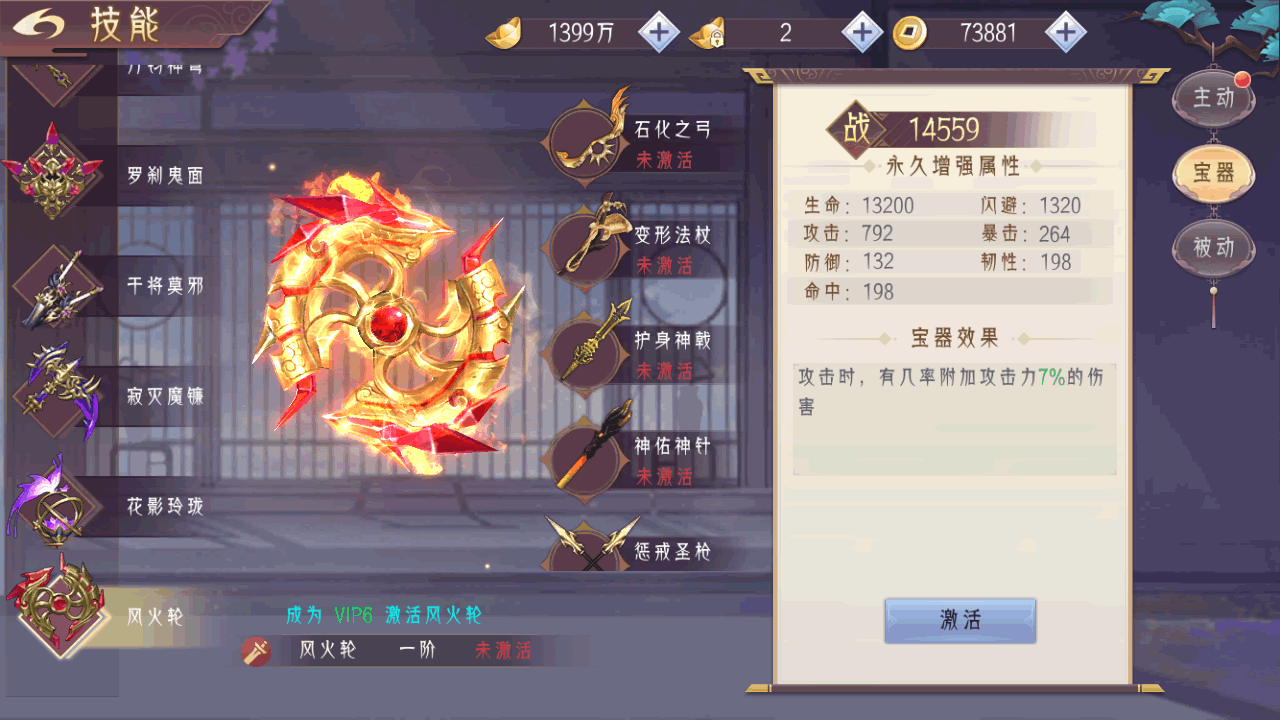Add copper coins with the plus button
The width and height of the screenshot is (1280, 720).
point(1066,33)
